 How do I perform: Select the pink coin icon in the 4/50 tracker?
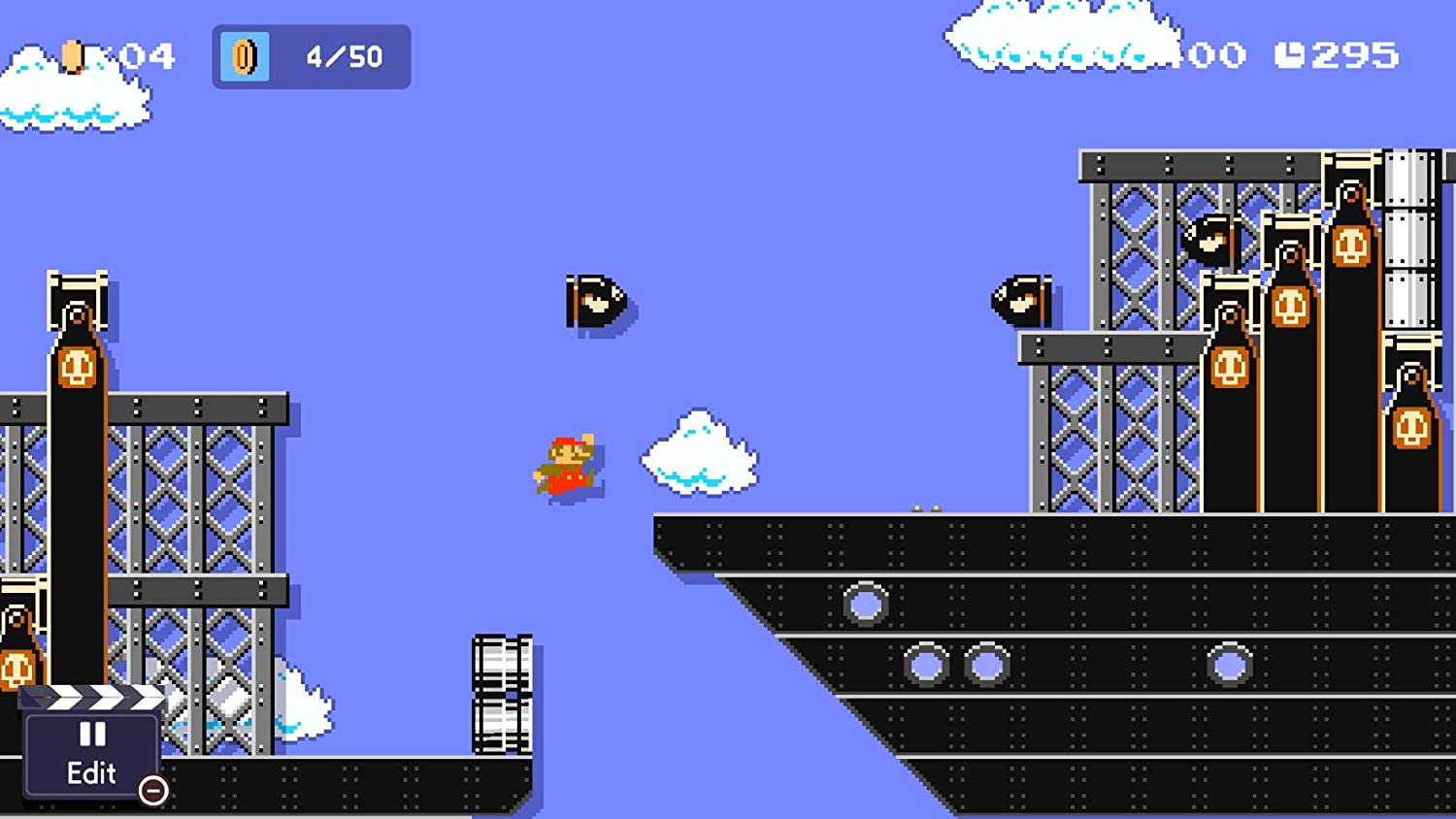pyautogui.click(x=244, y=58)
